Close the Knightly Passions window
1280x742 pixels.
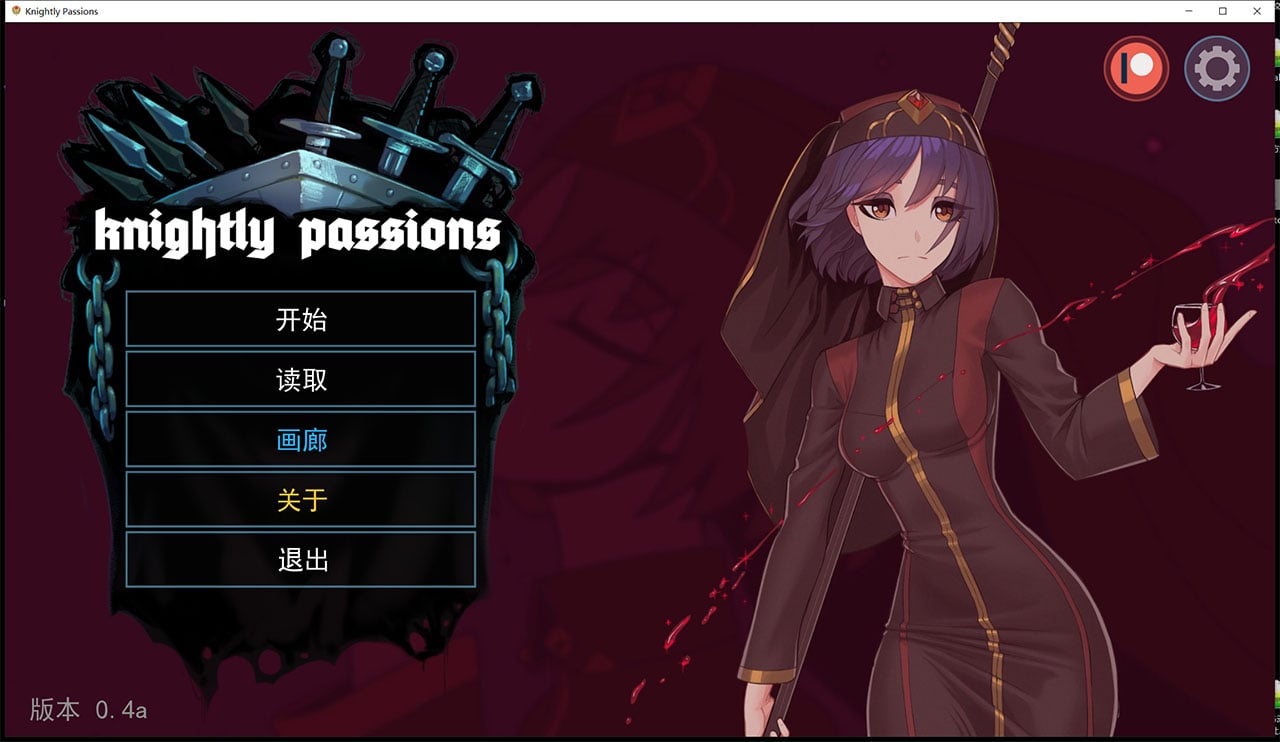pyautogui.click(x=1257, y=11)
